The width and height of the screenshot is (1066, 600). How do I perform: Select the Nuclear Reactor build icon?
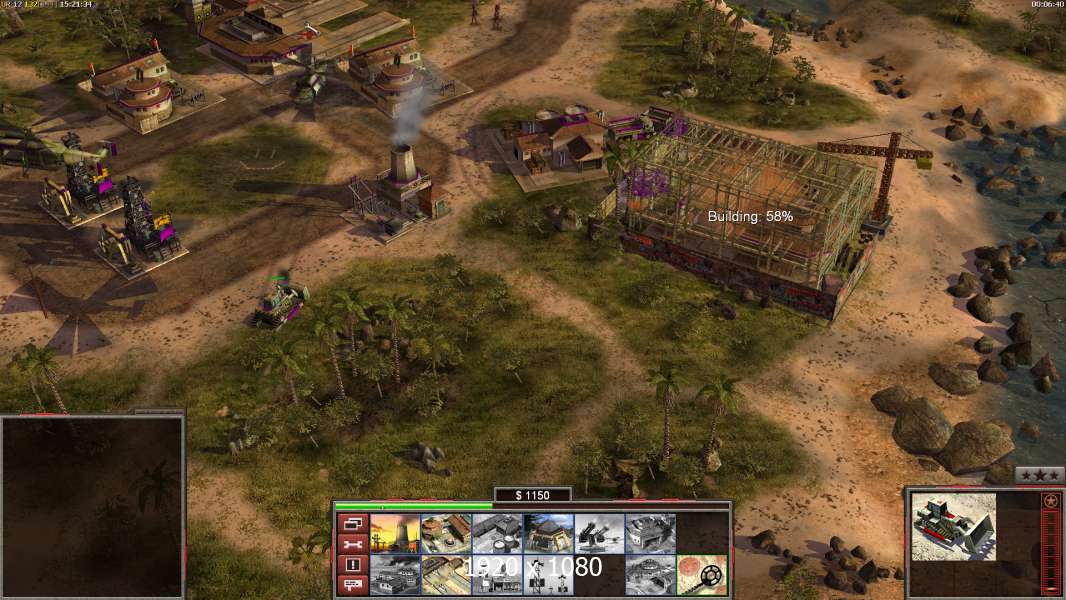coord(395,534)
